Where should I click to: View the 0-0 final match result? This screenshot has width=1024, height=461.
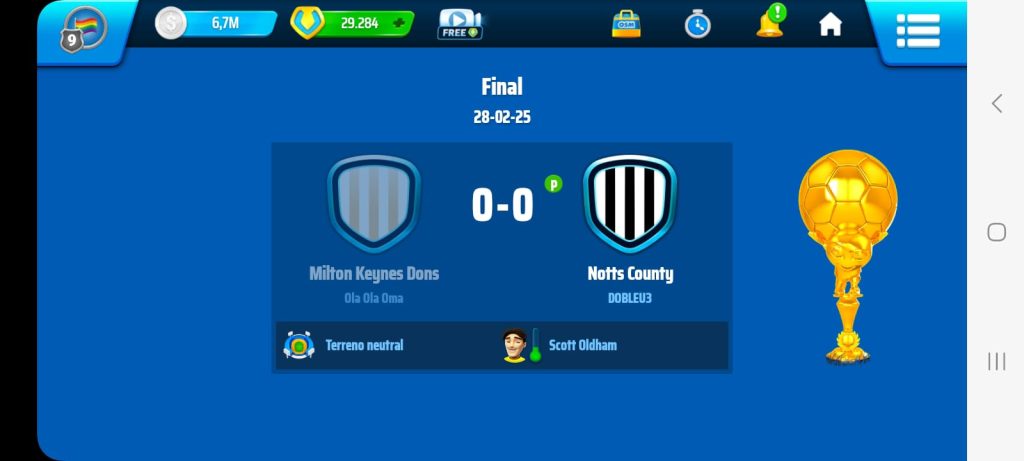point(502,205)
